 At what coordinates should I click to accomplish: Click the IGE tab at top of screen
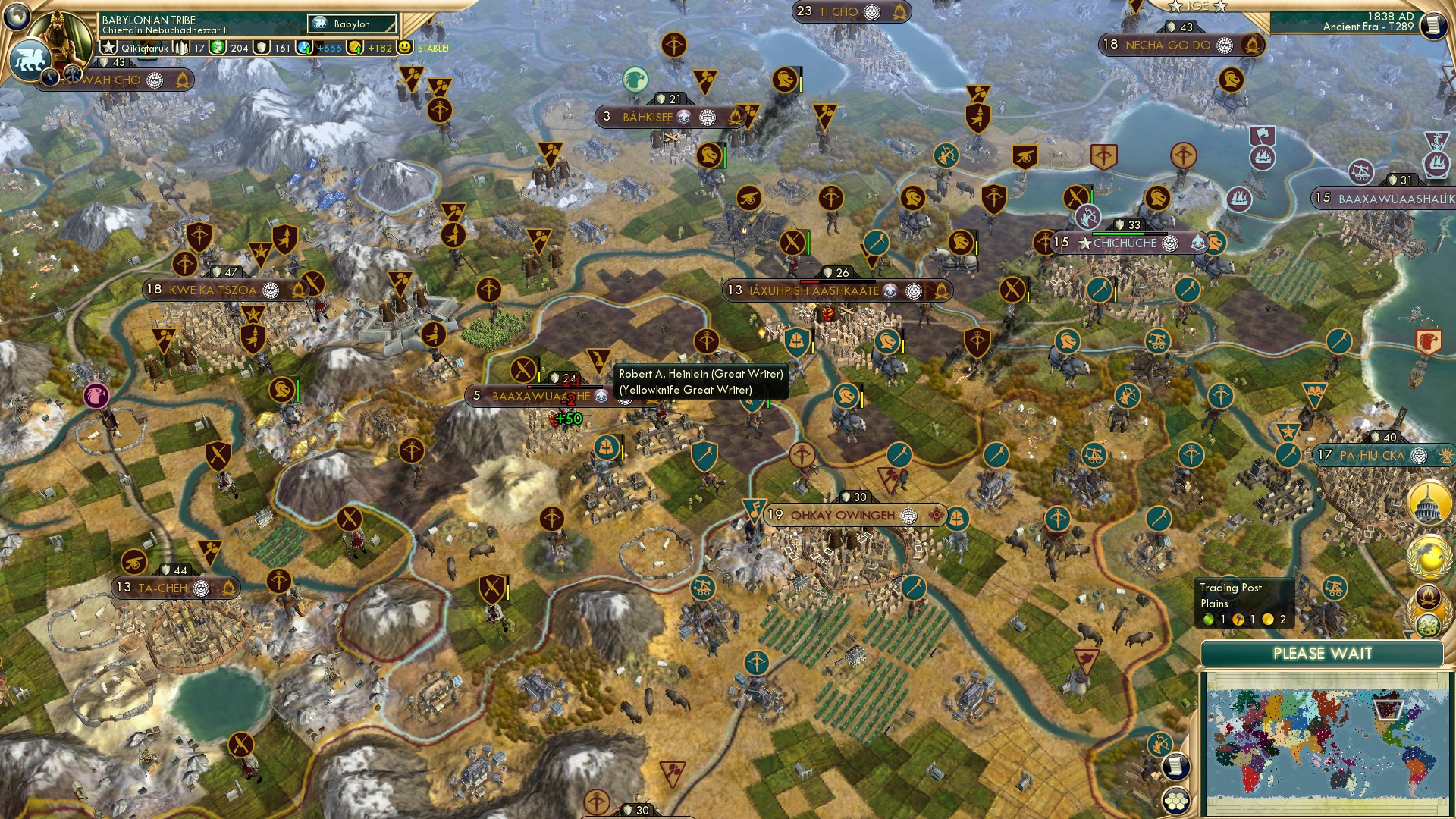[x=1198, y=6]
